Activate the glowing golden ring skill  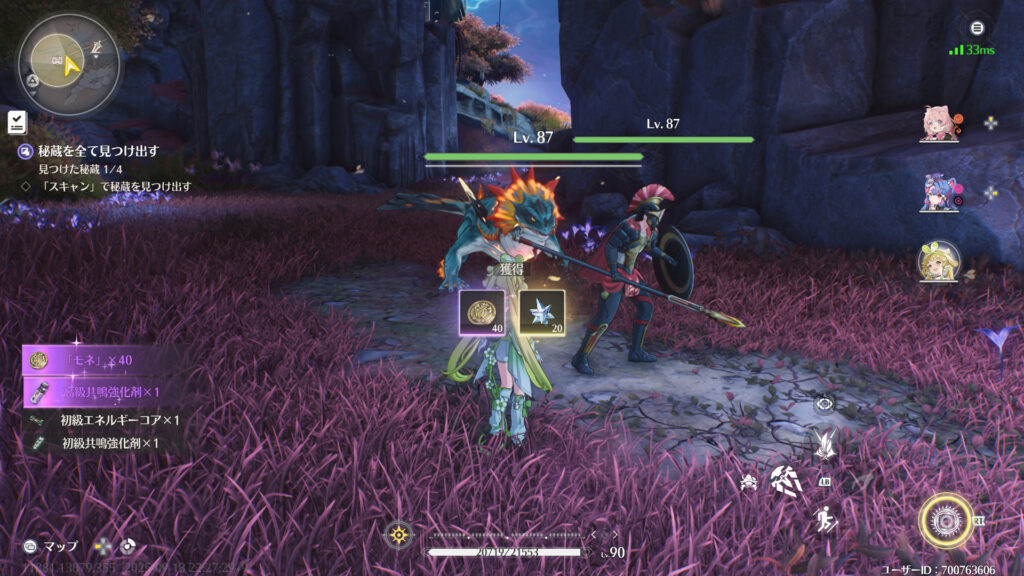click(x=945, y=520)
